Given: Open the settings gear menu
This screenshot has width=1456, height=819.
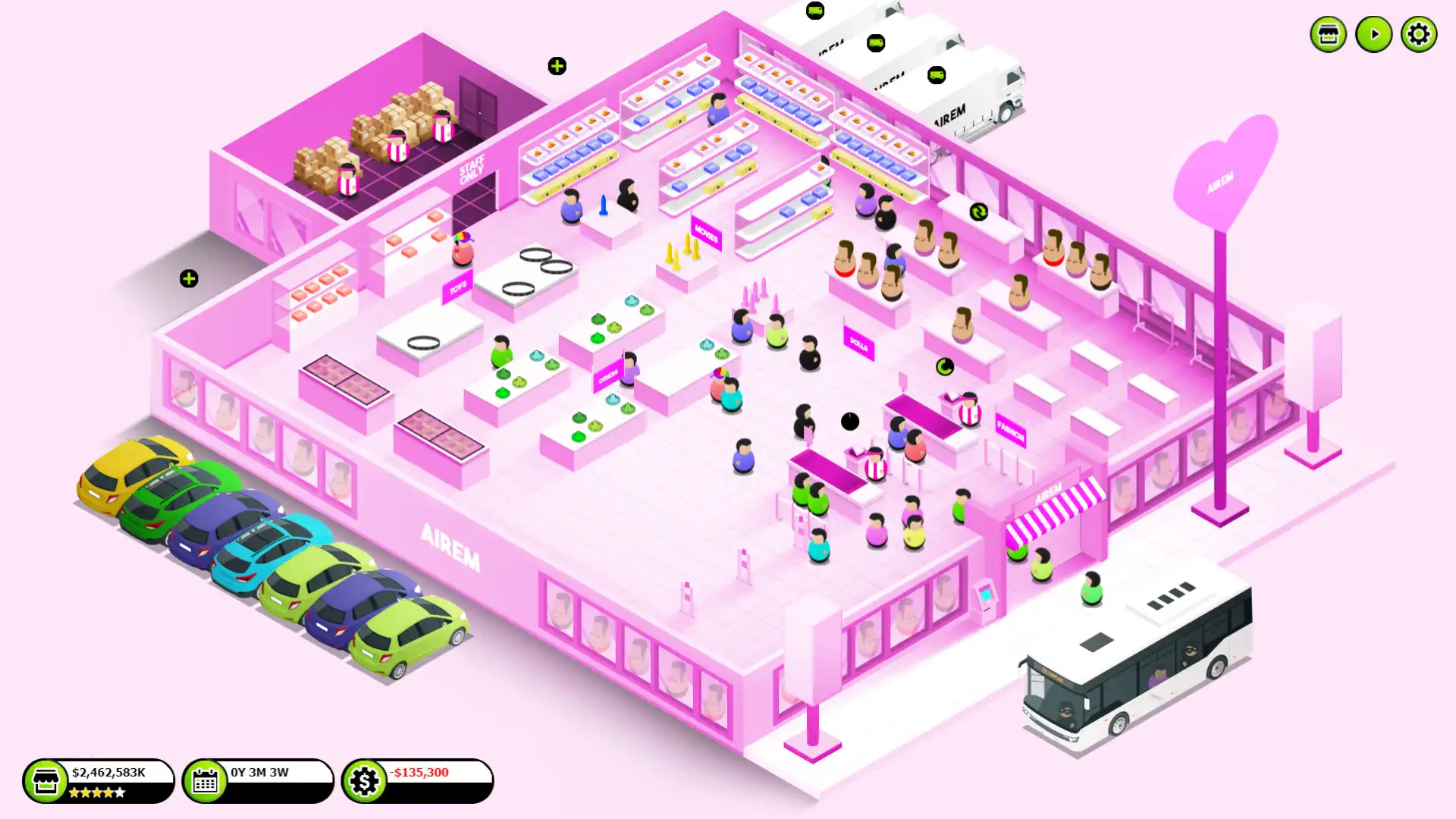Looking at the screenshot, I should (x=1418, y=33).
